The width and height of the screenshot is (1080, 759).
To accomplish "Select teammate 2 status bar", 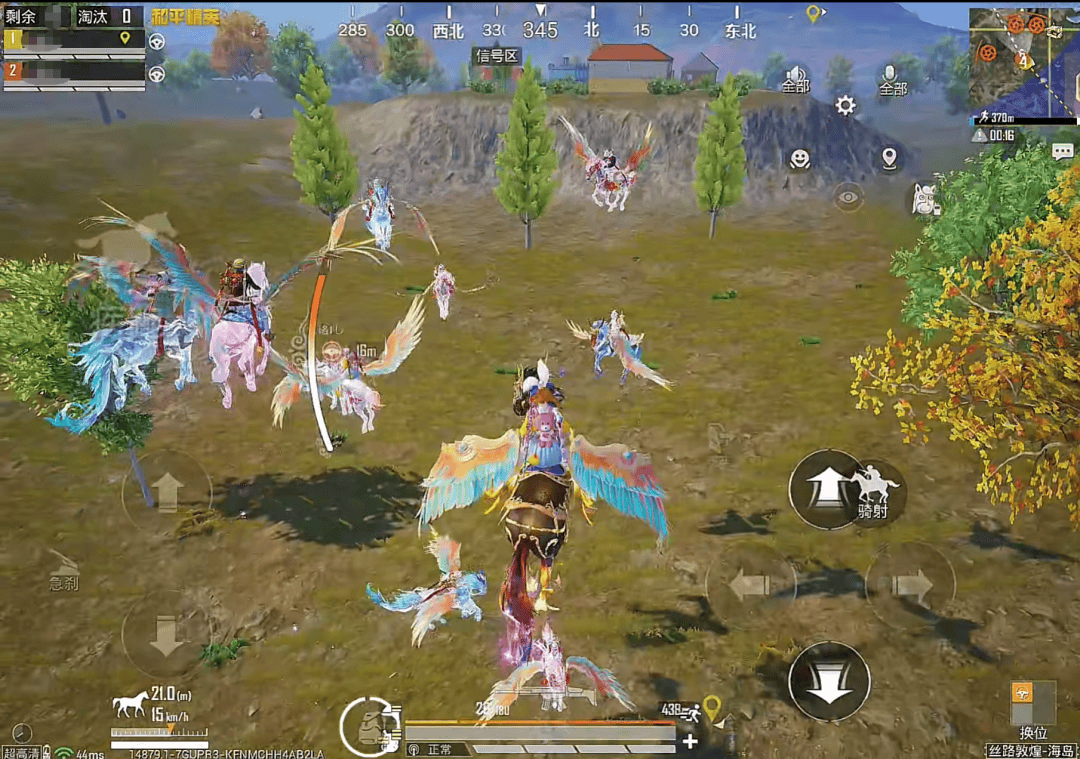I will (74, 73).
